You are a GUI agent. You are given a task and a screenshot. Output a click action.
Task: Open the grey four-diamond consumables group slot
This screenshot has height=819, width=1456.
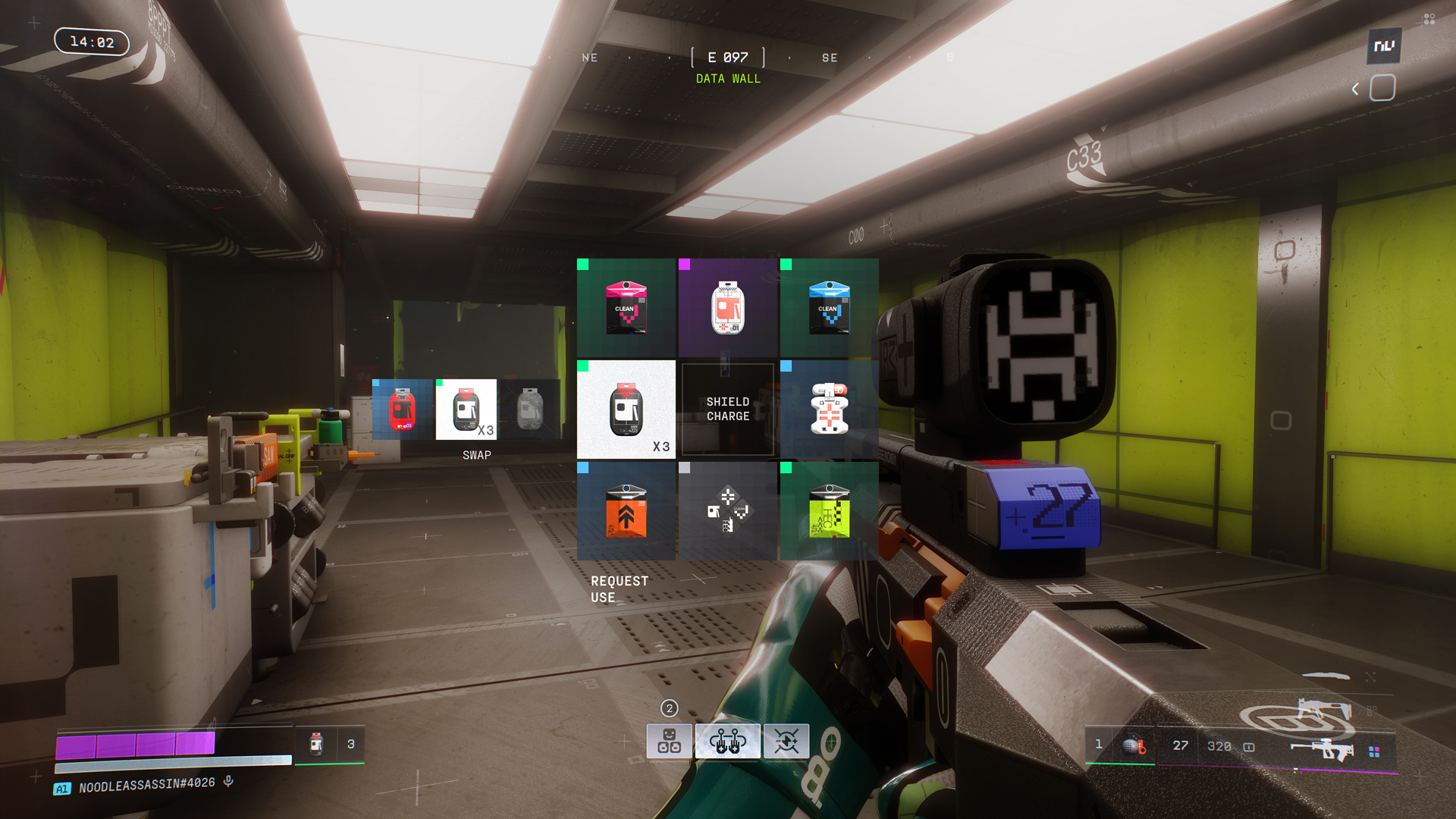[x=728, y=511]
